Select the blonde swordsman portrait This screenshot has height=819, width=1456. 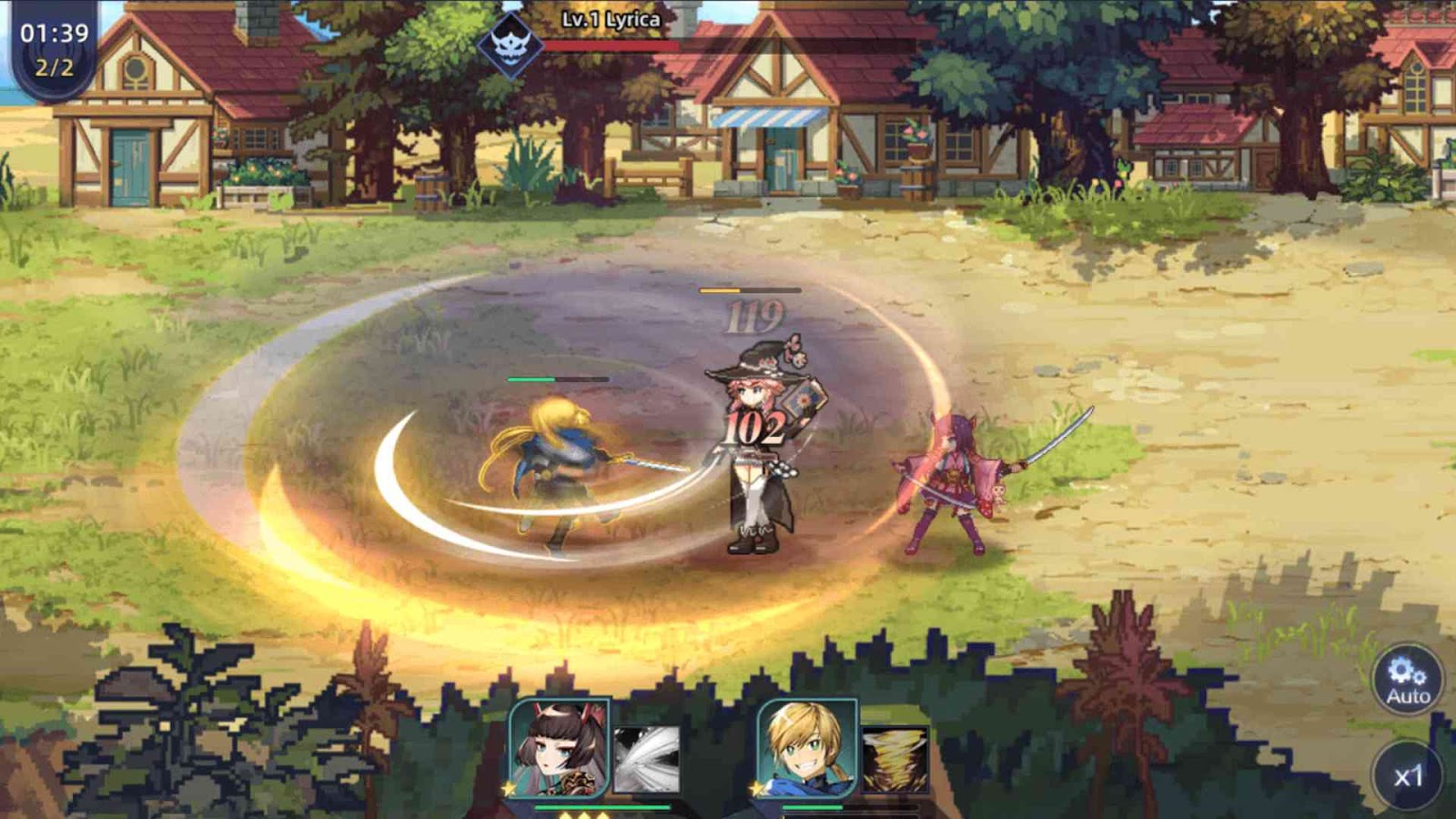[807, 750]
